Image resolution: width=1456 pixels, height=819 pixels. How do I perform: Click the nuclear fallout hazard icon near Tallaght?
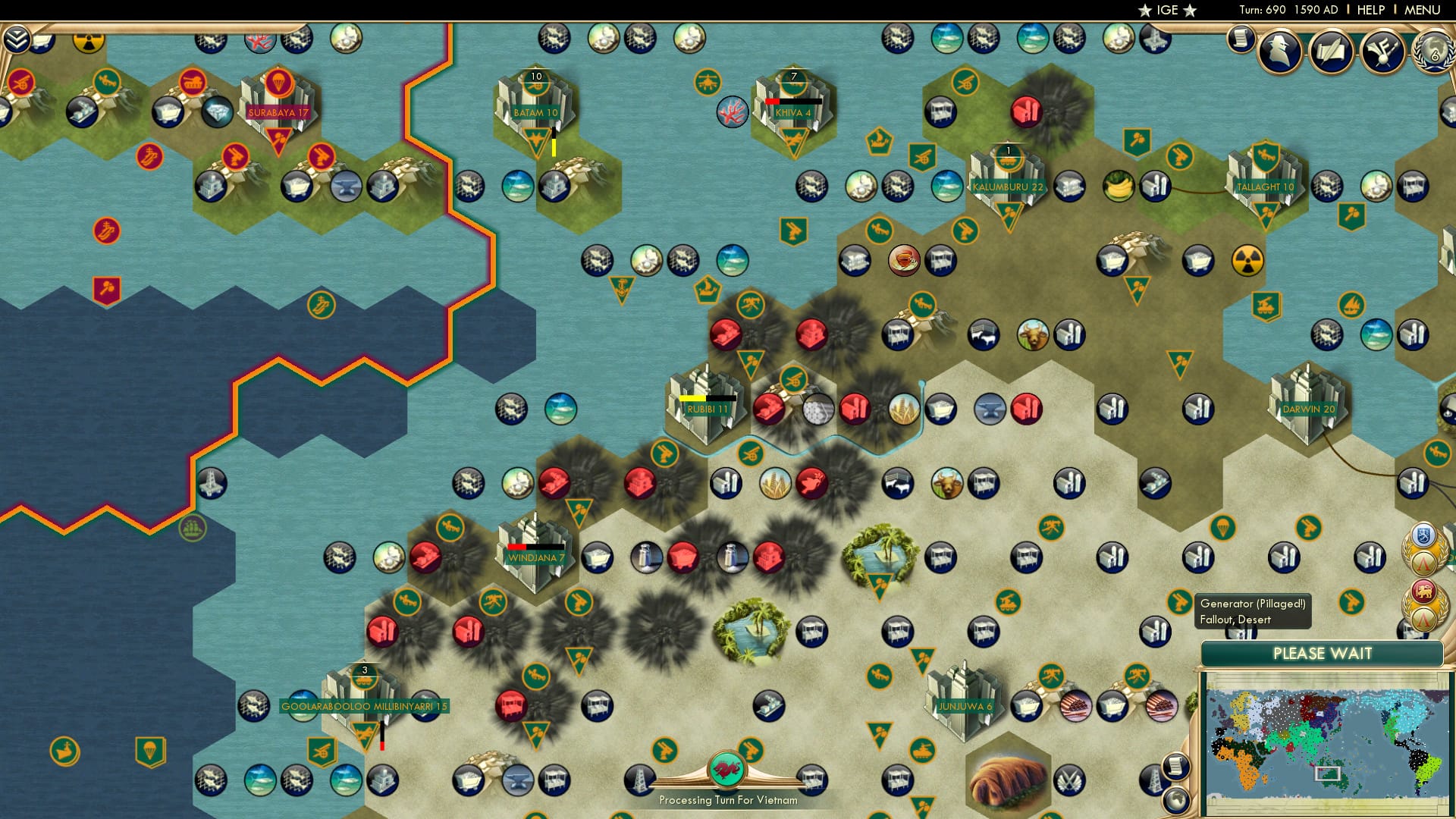tap(1247, 260)
